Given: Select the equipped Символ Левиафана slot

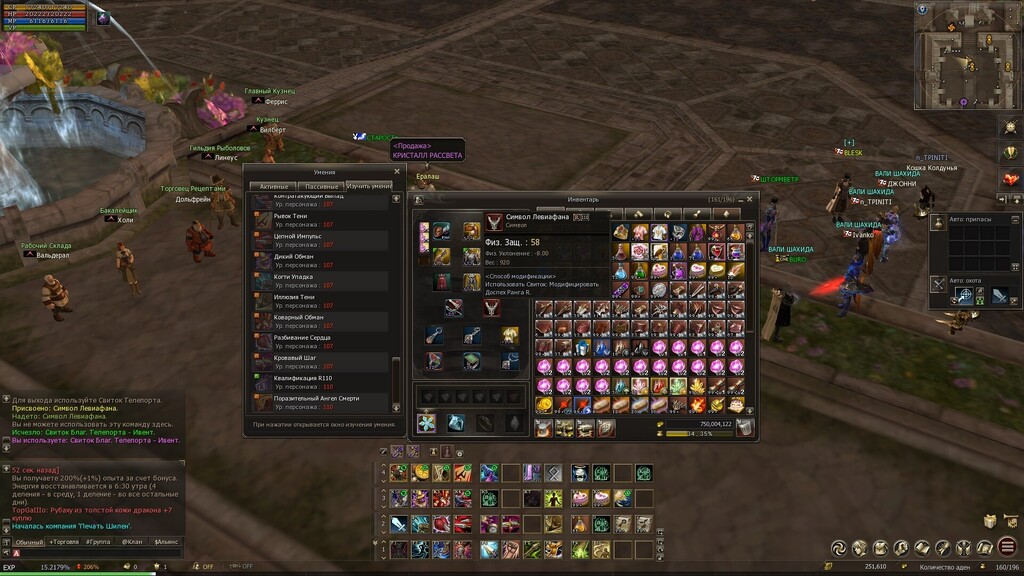Looking at the screenshot, I should (x=492, y=308).
